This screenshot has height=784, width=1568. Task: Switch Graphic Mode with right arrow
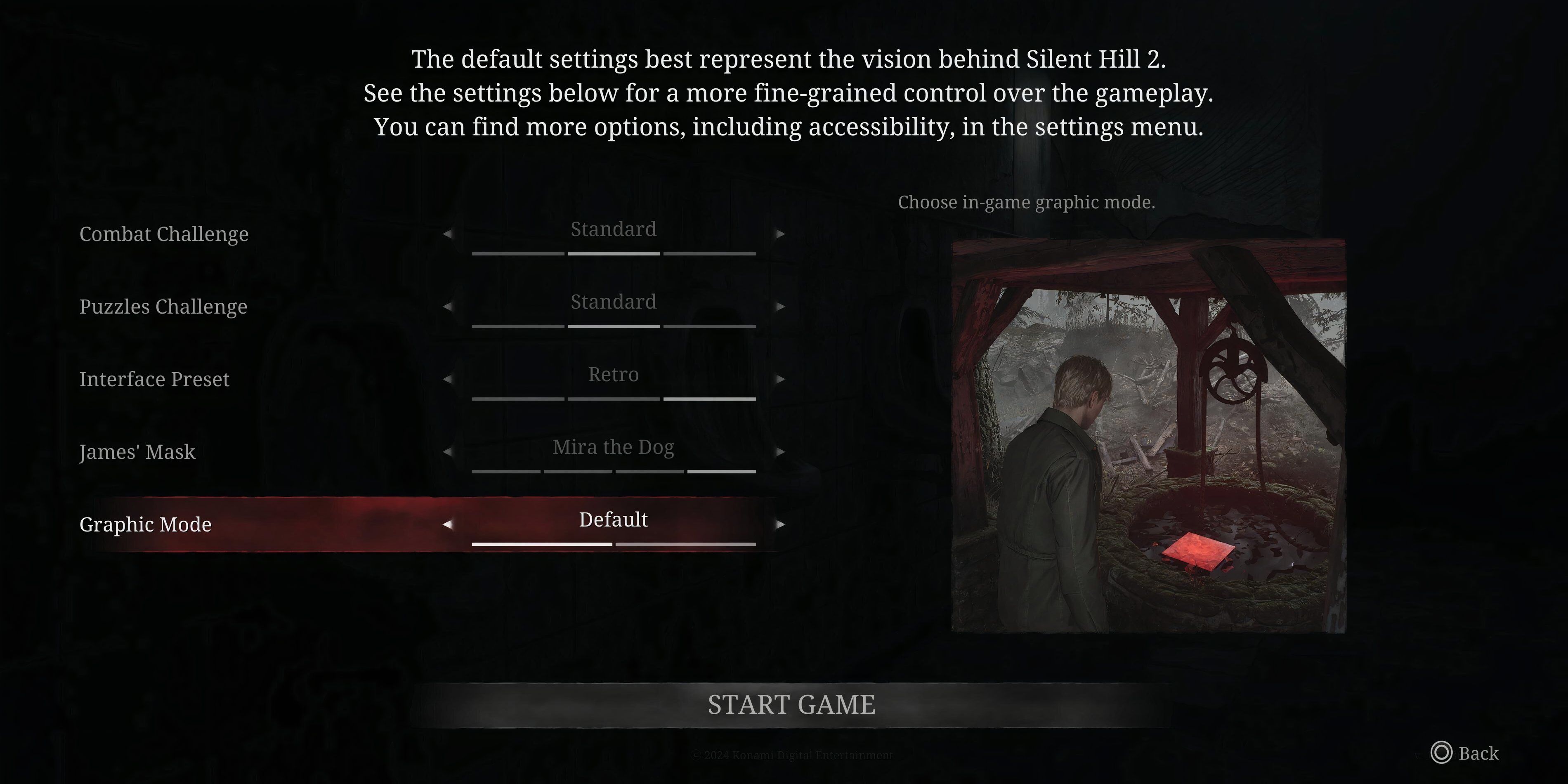coord(780,524)
